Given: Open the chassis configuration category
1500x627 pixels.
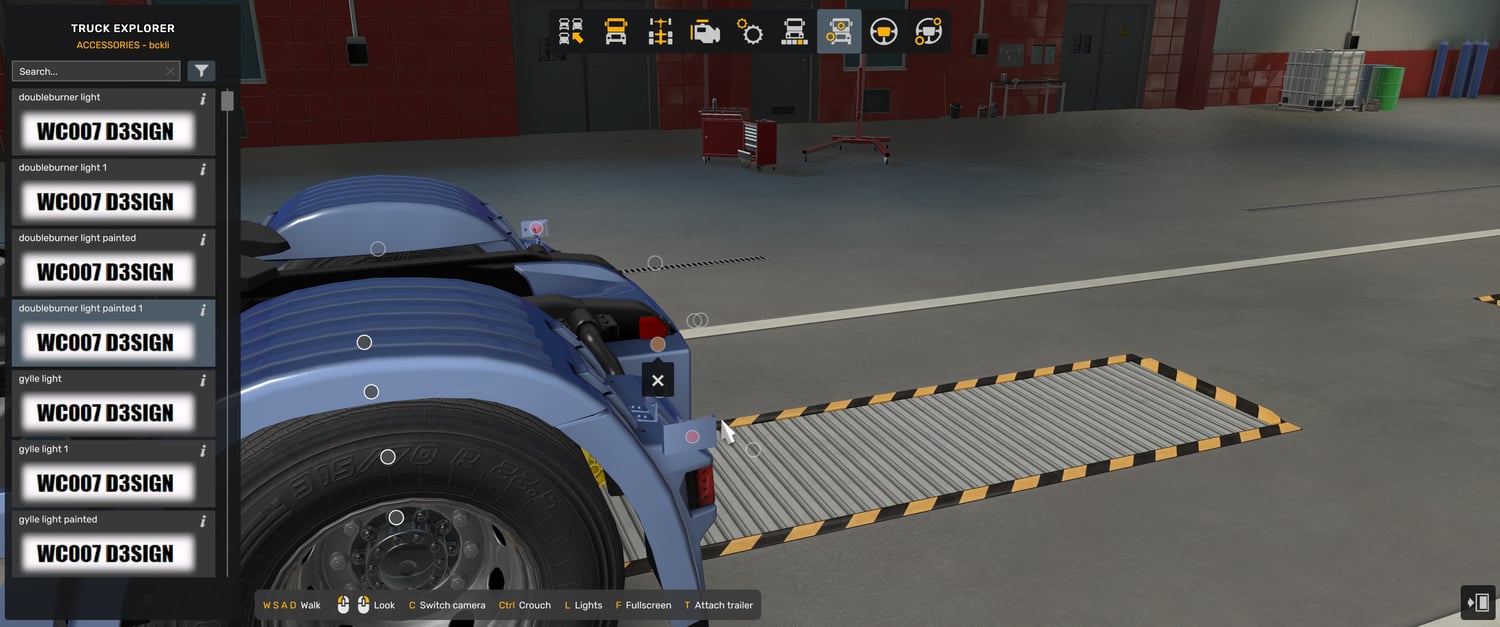Looking at the screenshot, I should click(660, 32).
